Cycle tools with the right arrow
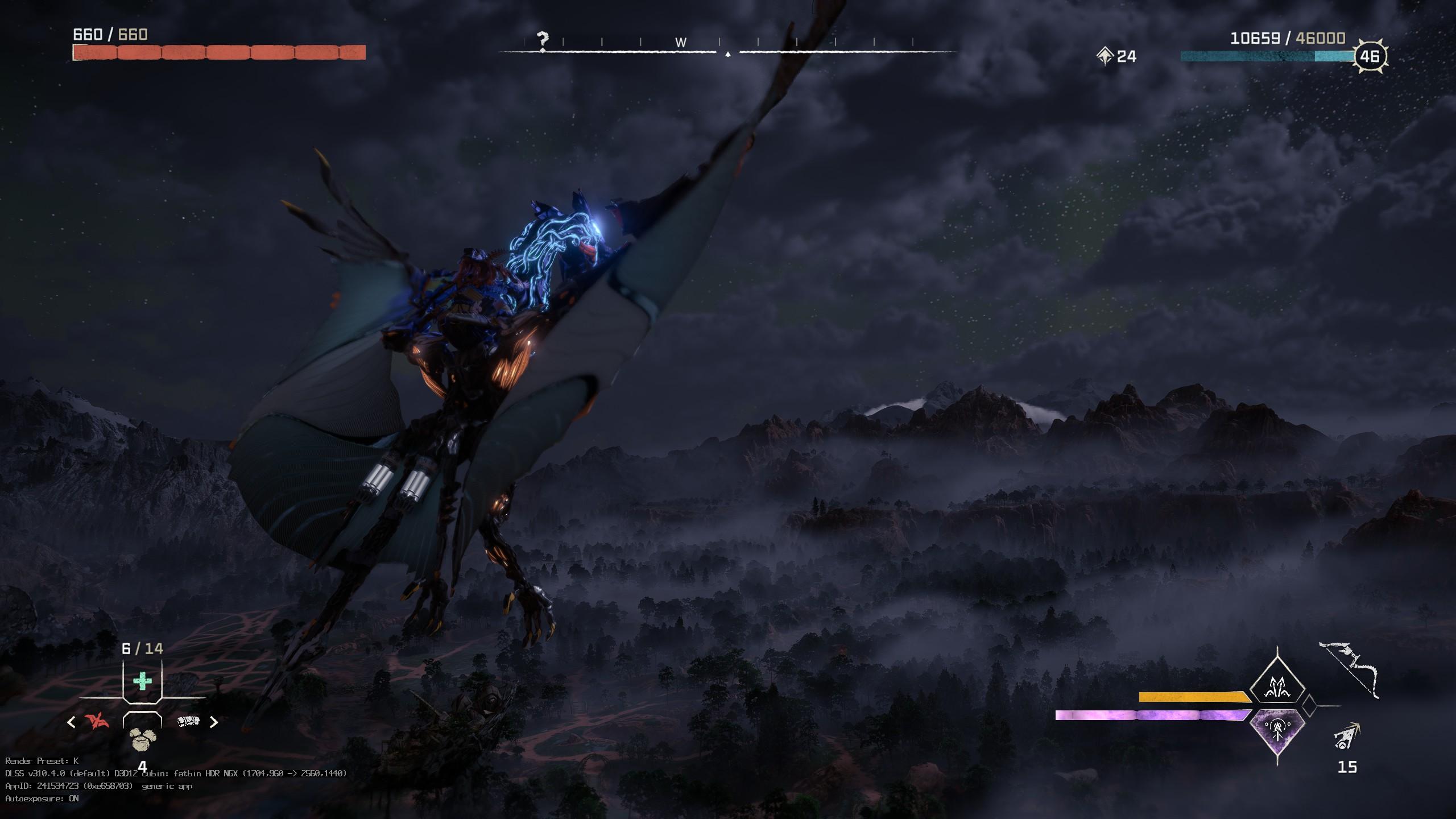Image resolution: width=1456 pixels, height=819 pixels. coord(214,722)
